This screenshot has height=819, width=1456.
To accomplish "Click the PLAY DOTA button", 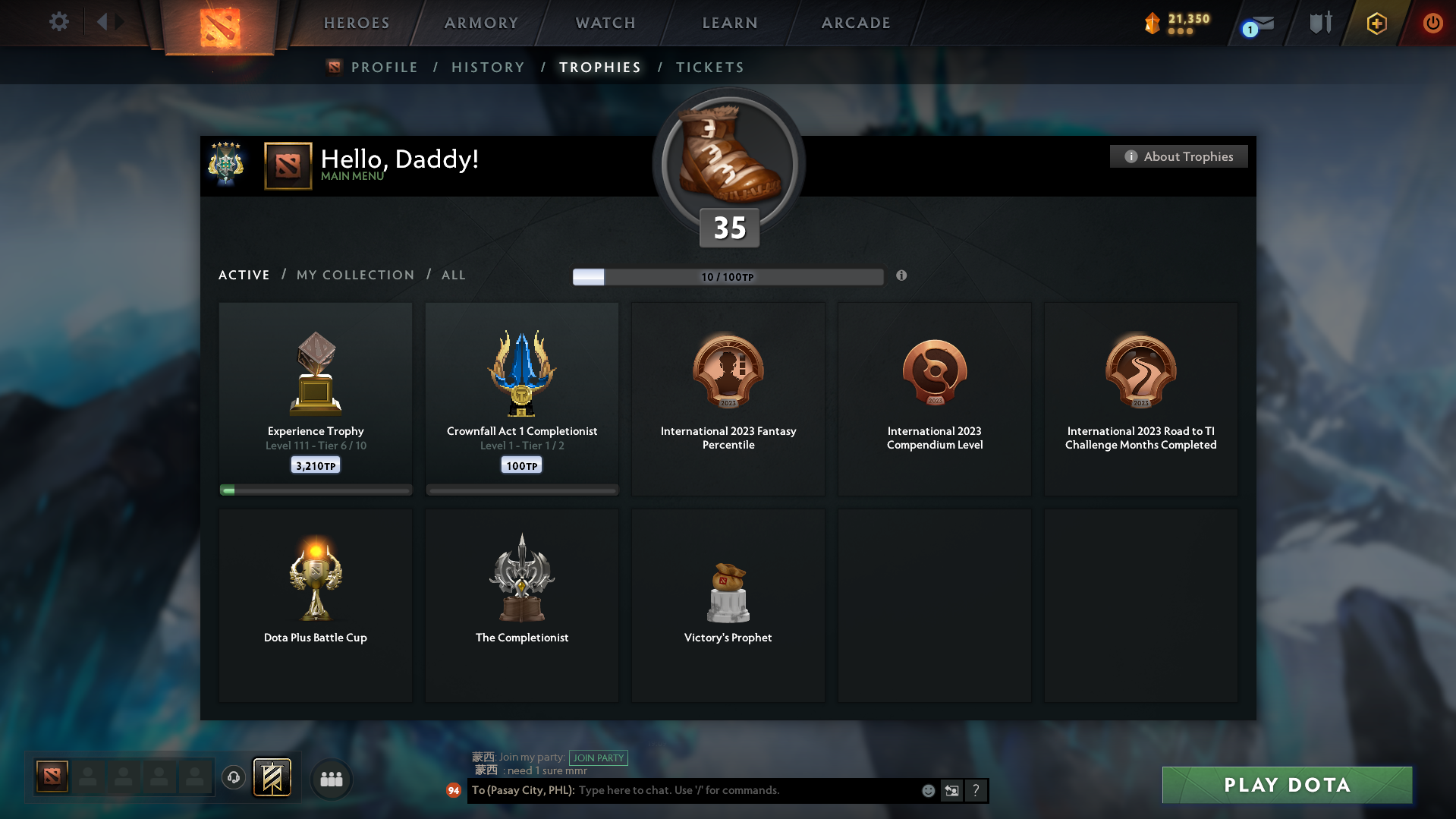I will pos(1286,785).
